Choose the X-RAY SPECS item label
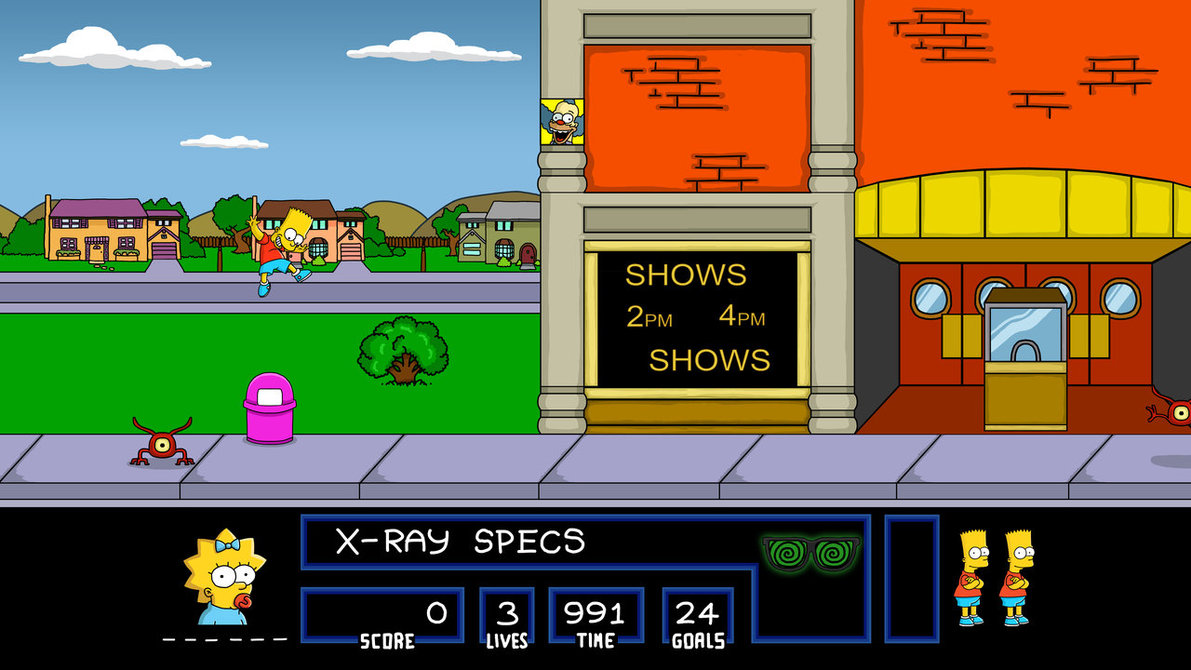 [x=460, y=542]
